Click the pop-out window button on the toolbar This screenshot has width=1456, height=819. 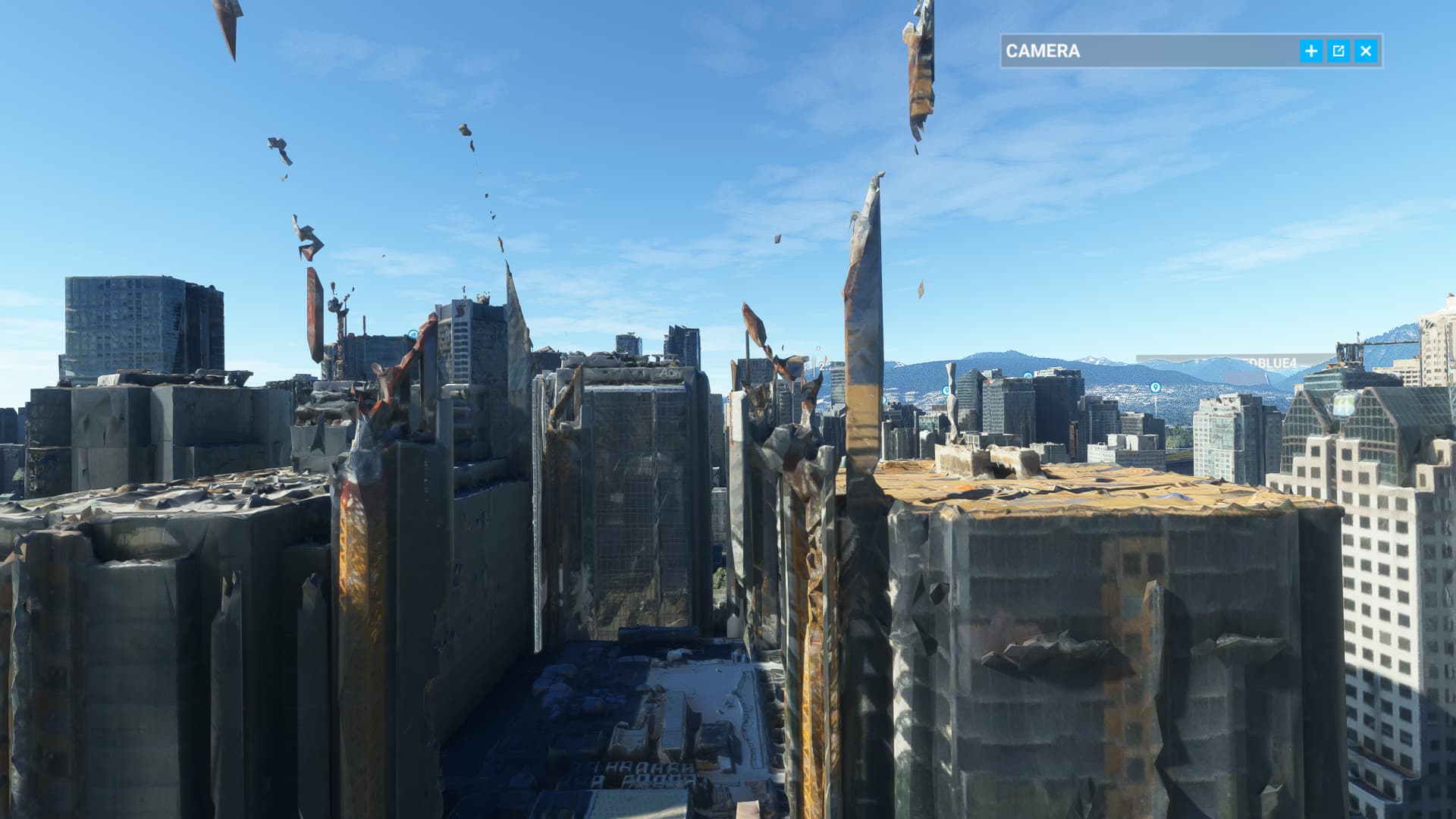(1339, 51)
